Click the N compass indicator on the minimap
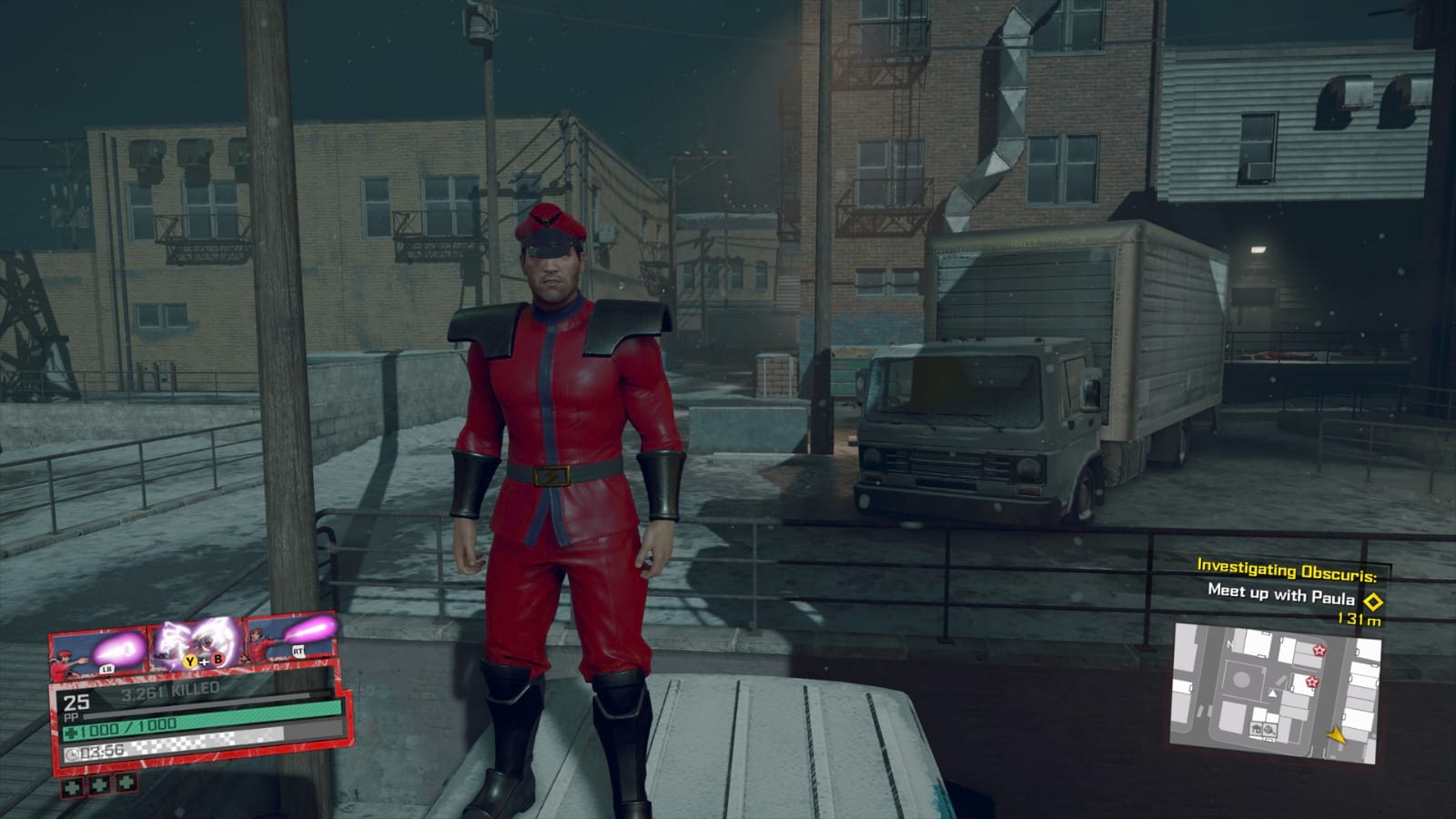The width and height of the screenshot is (1456, 819). pyautogui.click(x=1230, y=644)
